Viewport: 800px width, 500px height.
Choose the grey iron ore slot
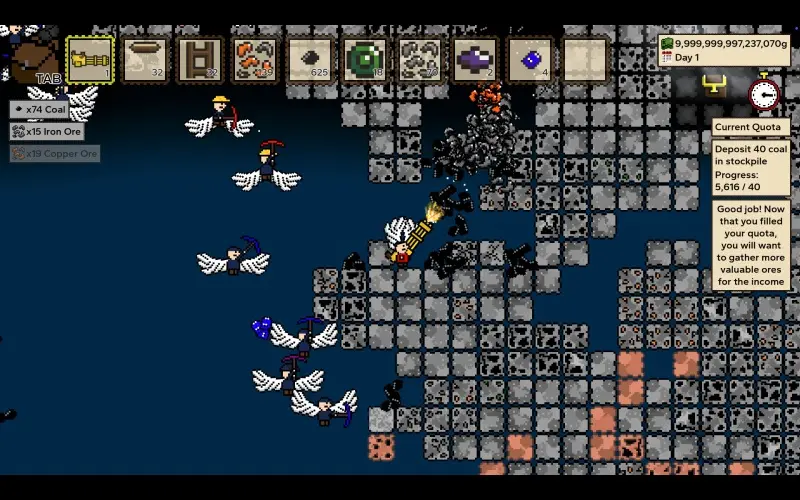pyautogui.click(x=421, y=59)
